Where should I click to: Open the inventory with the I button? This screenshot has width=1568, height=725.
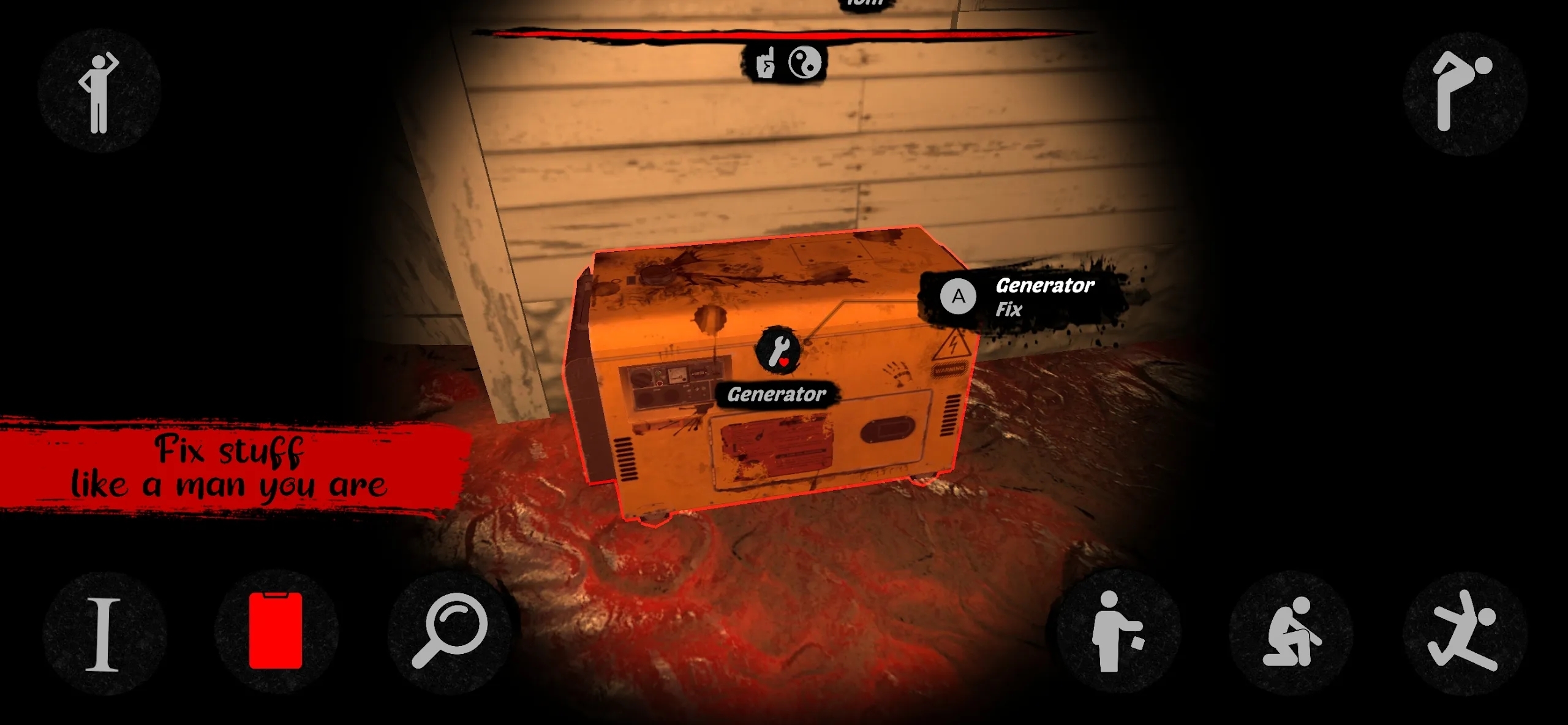(104, 634)
